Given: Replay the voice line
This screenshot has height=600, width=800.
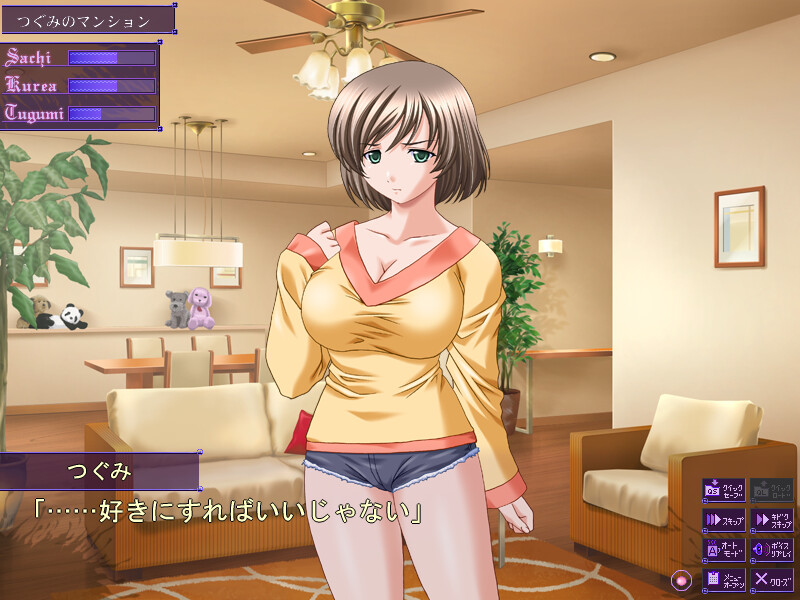Looking at the screenshot, I should tap(772, 549).
